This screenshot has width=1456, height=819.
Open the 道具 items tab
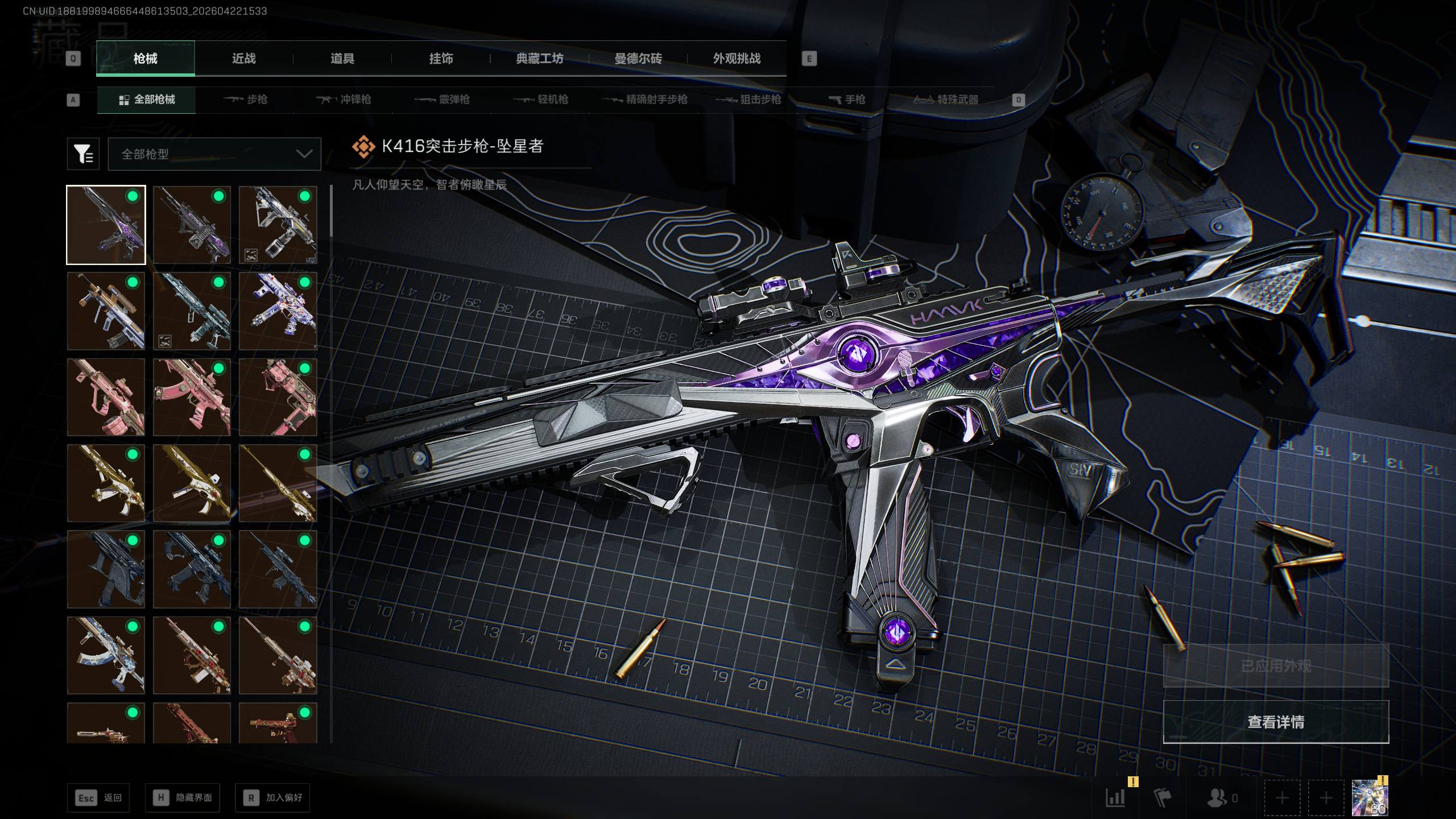coord(342,59)
